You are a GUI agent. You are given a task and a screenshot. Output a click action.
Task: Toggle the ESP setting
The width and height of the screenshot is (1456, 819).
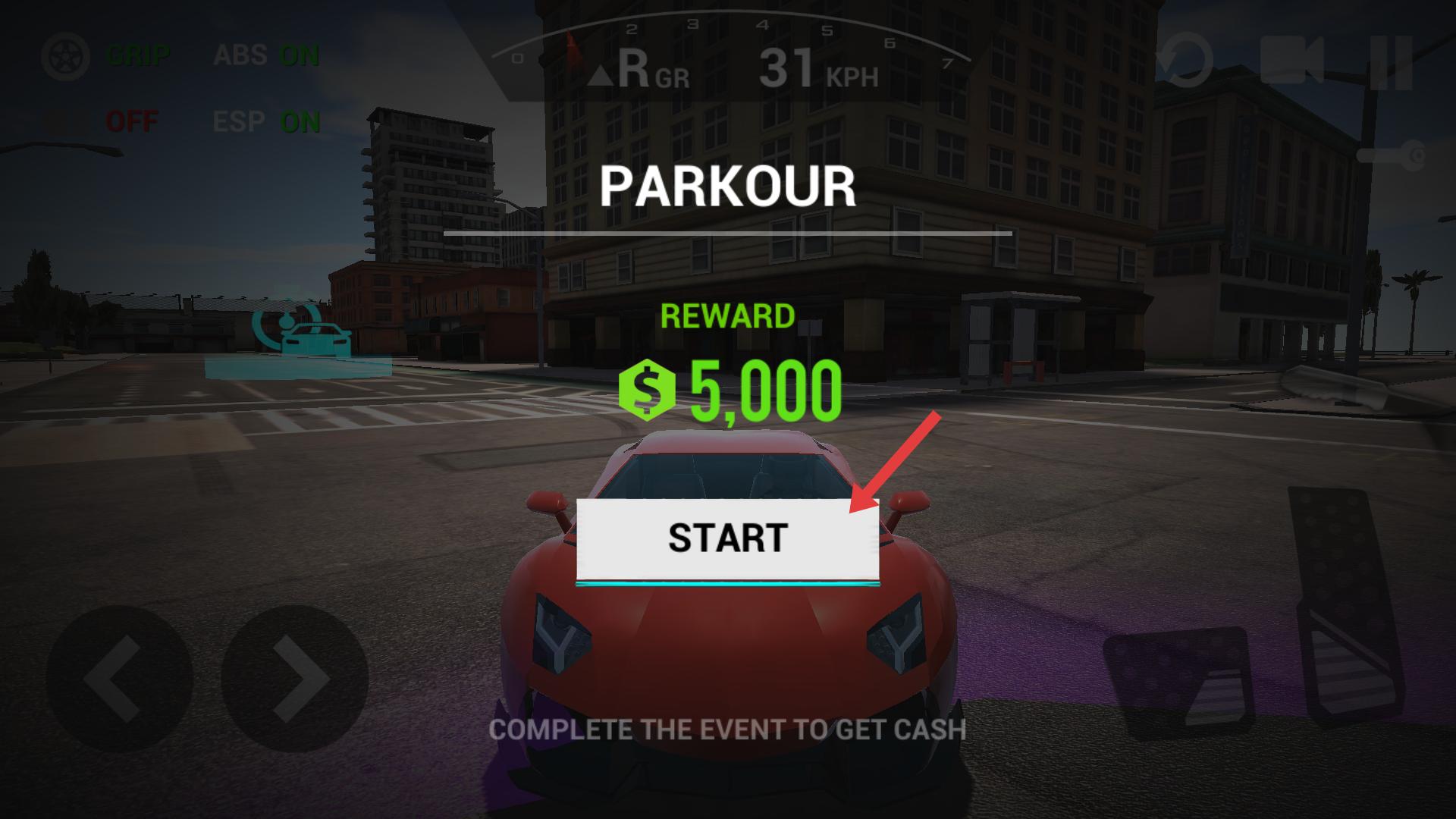[266, 122]
